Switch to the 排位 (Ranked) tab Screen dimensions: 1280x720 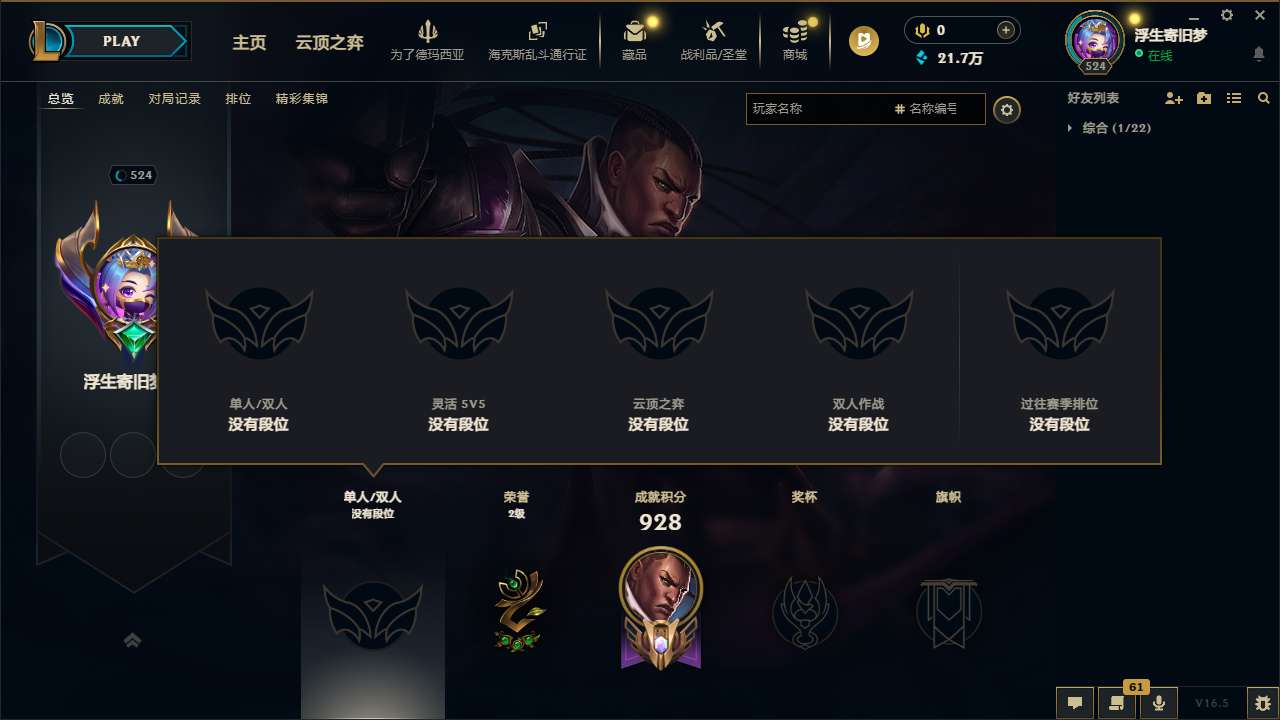coord(239,99)
